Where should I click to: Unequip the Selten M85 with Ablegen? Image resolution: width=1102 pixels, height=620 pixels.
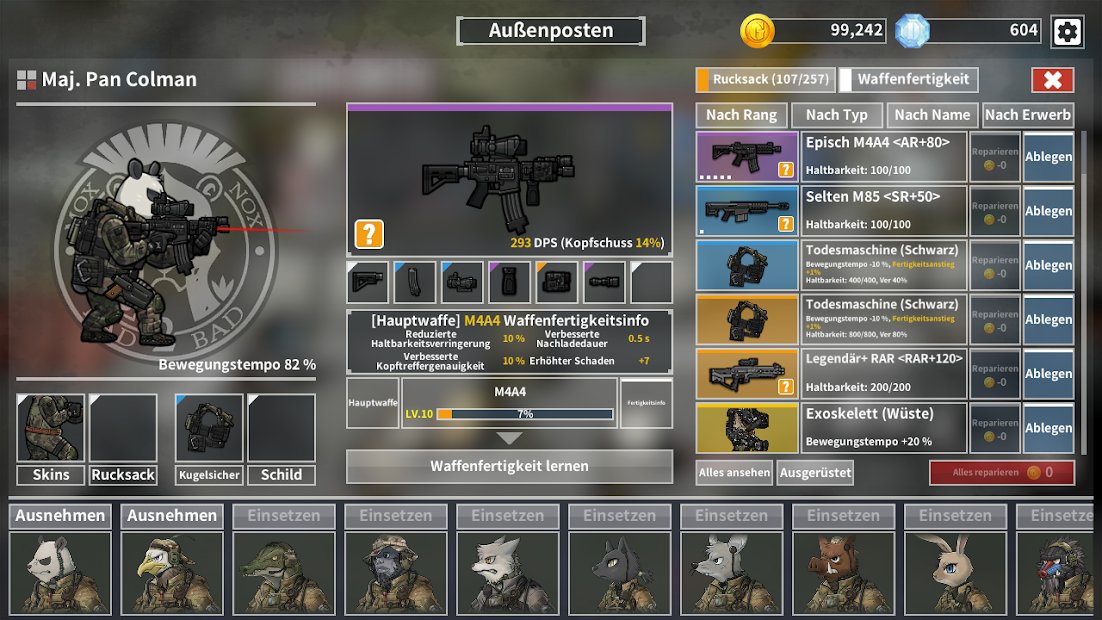pos(1048,211)
